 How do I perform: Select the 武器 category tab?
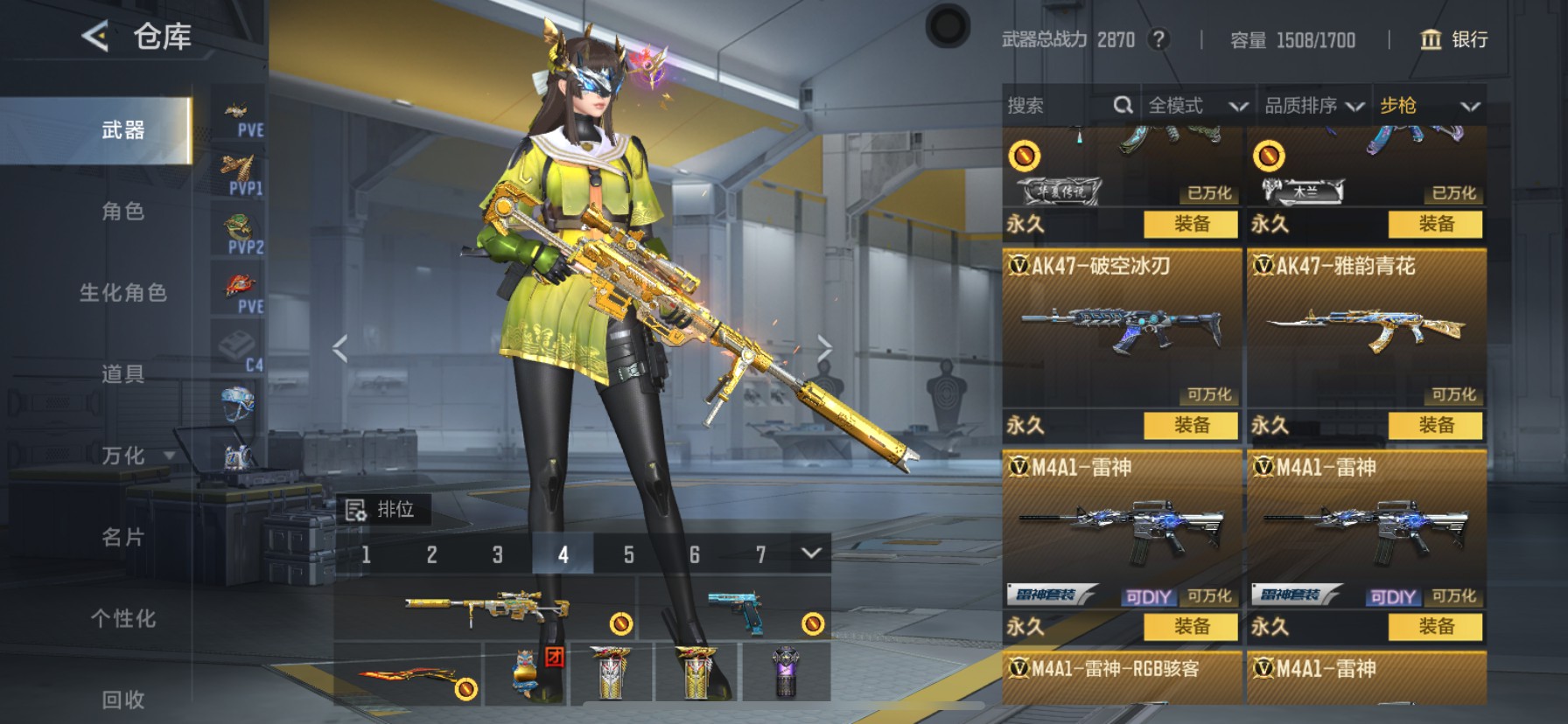pyautogui.click(x=122, y=130)
